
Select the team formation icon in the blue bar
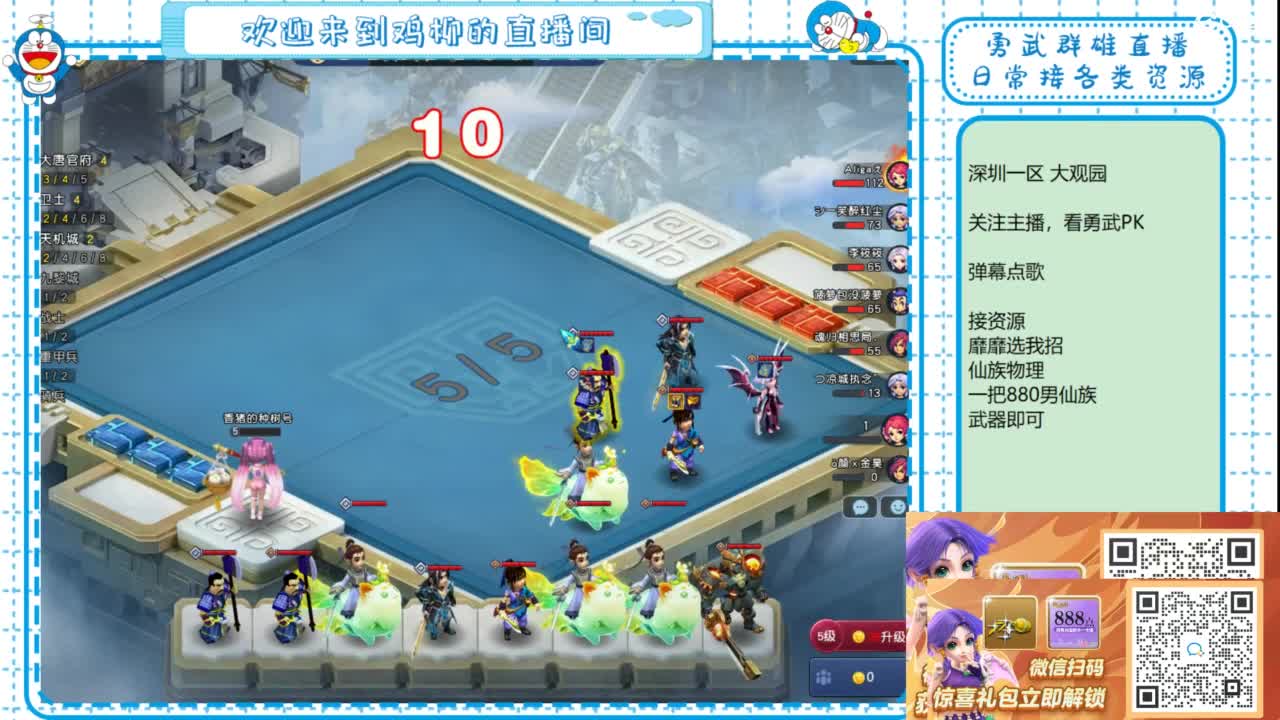coord(824,678)
